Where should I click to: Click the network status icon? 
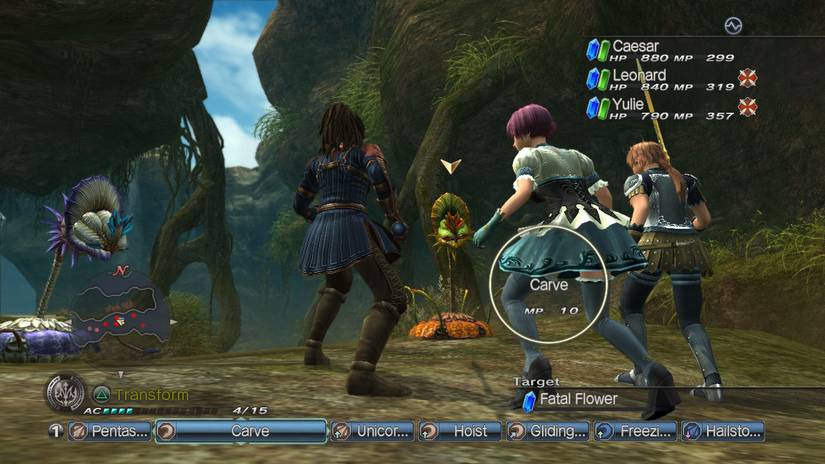tap(734, 25)
